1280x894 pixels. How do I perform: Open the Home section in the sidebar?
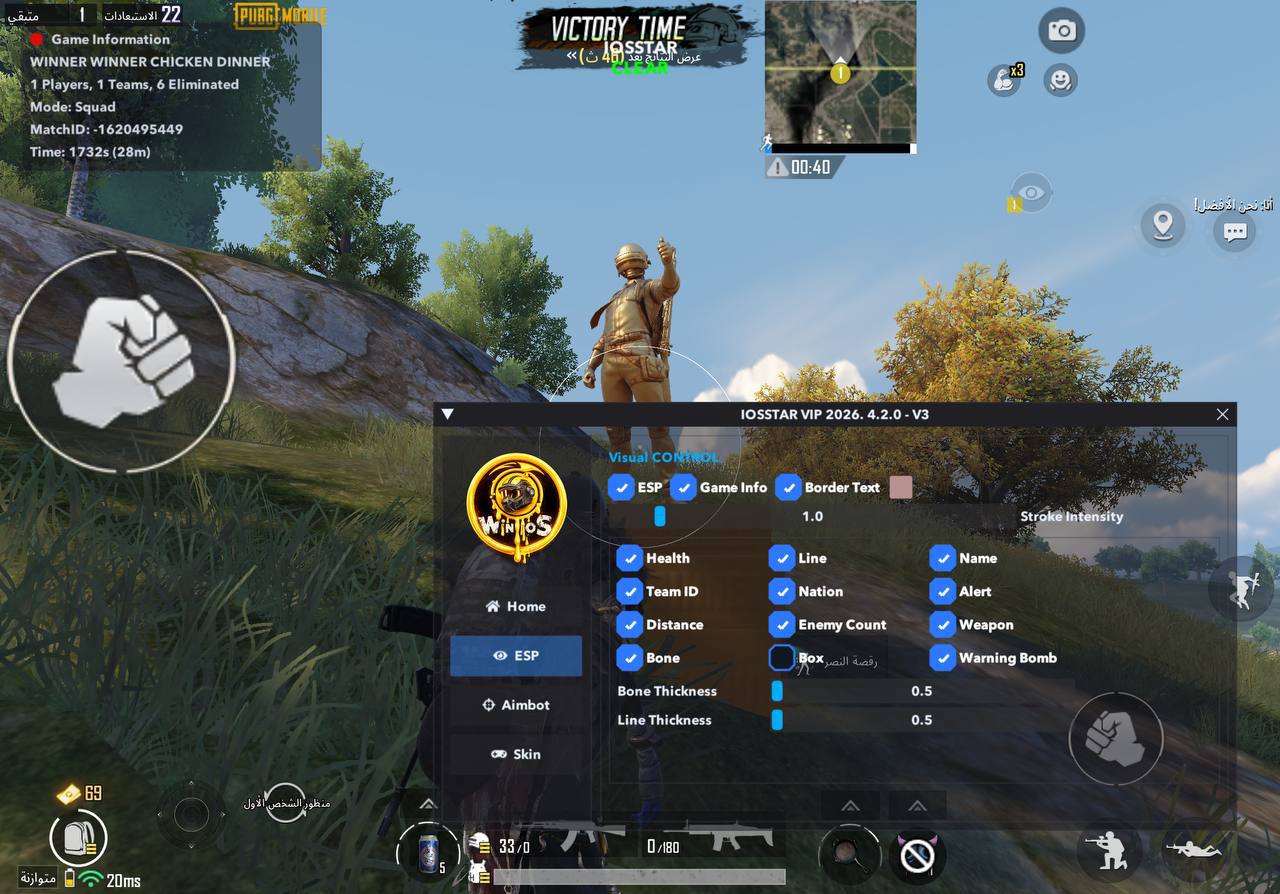[x=515, y=606]
